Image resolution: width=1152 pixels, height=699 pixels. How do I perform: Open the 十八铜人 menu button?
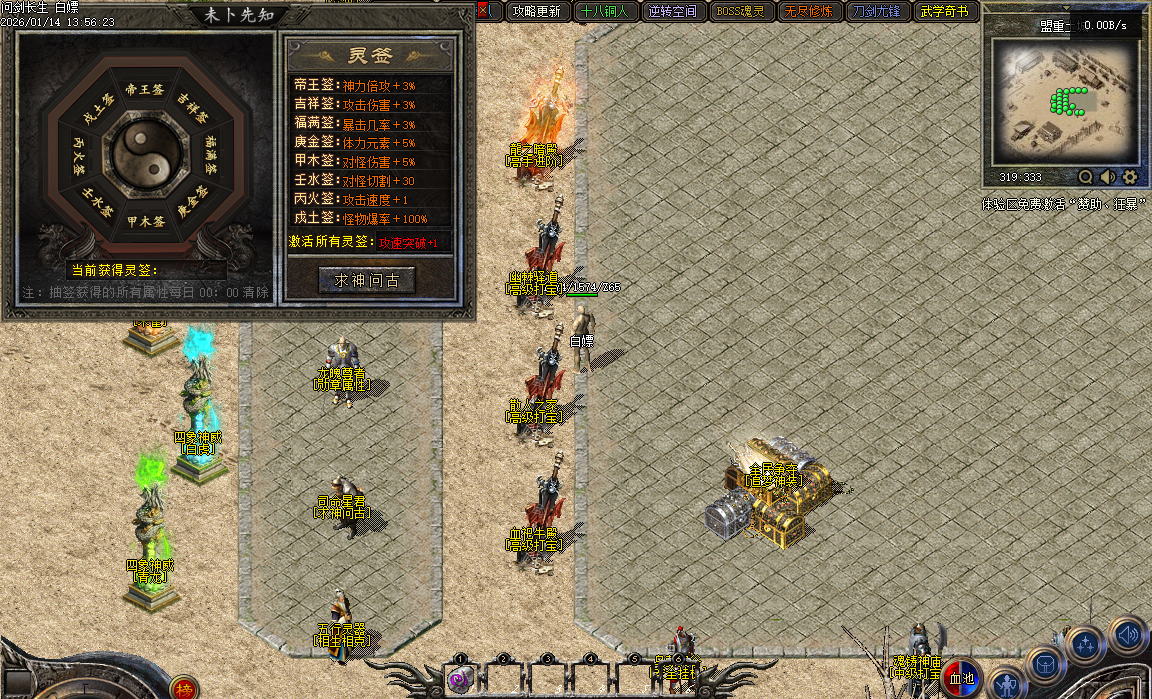(x=604, y=12)
